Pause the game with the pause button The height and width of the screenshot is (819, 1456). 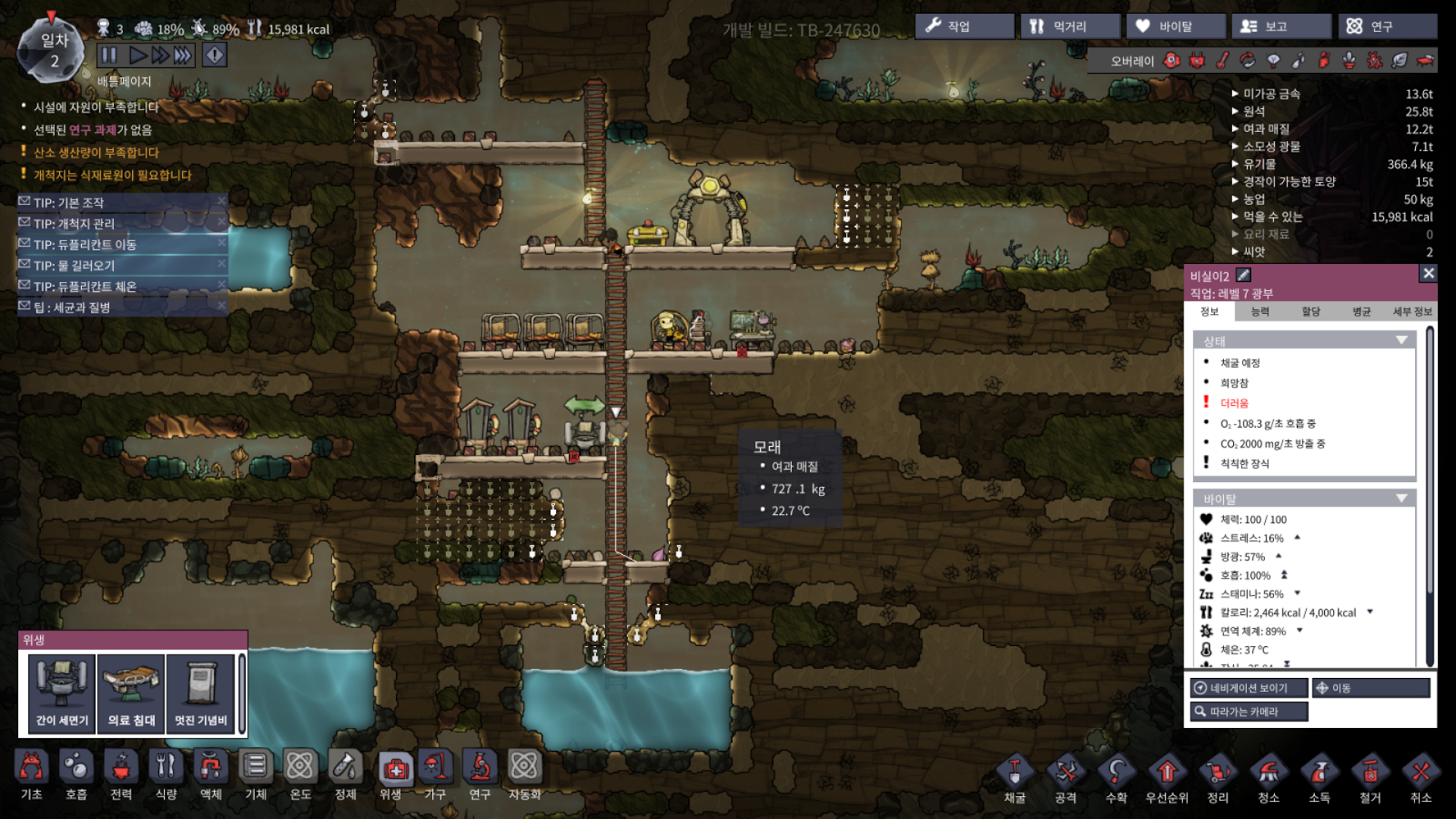click(109, 55)
